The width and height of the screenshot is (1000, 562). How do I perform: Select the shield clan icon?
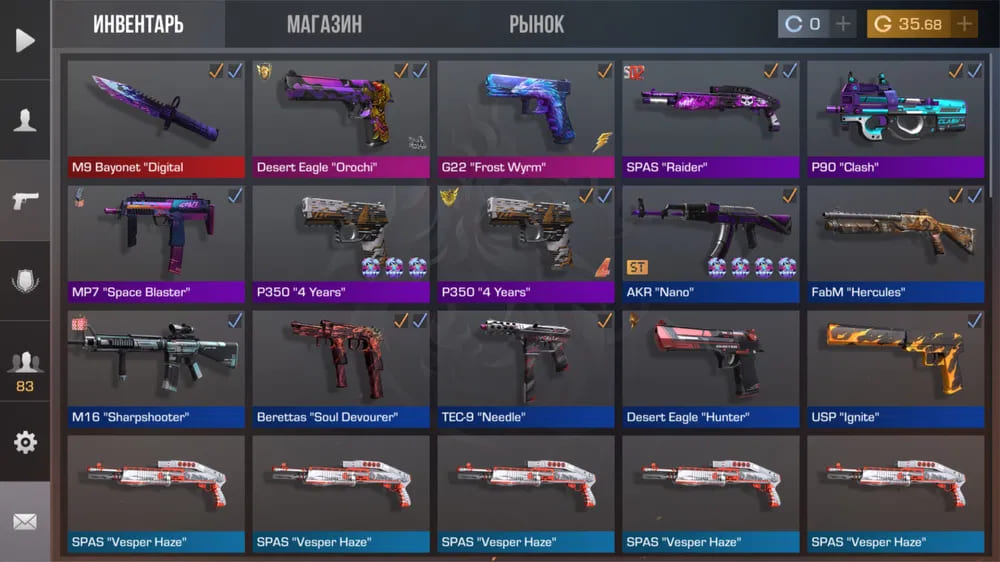[x=25, y=281]
